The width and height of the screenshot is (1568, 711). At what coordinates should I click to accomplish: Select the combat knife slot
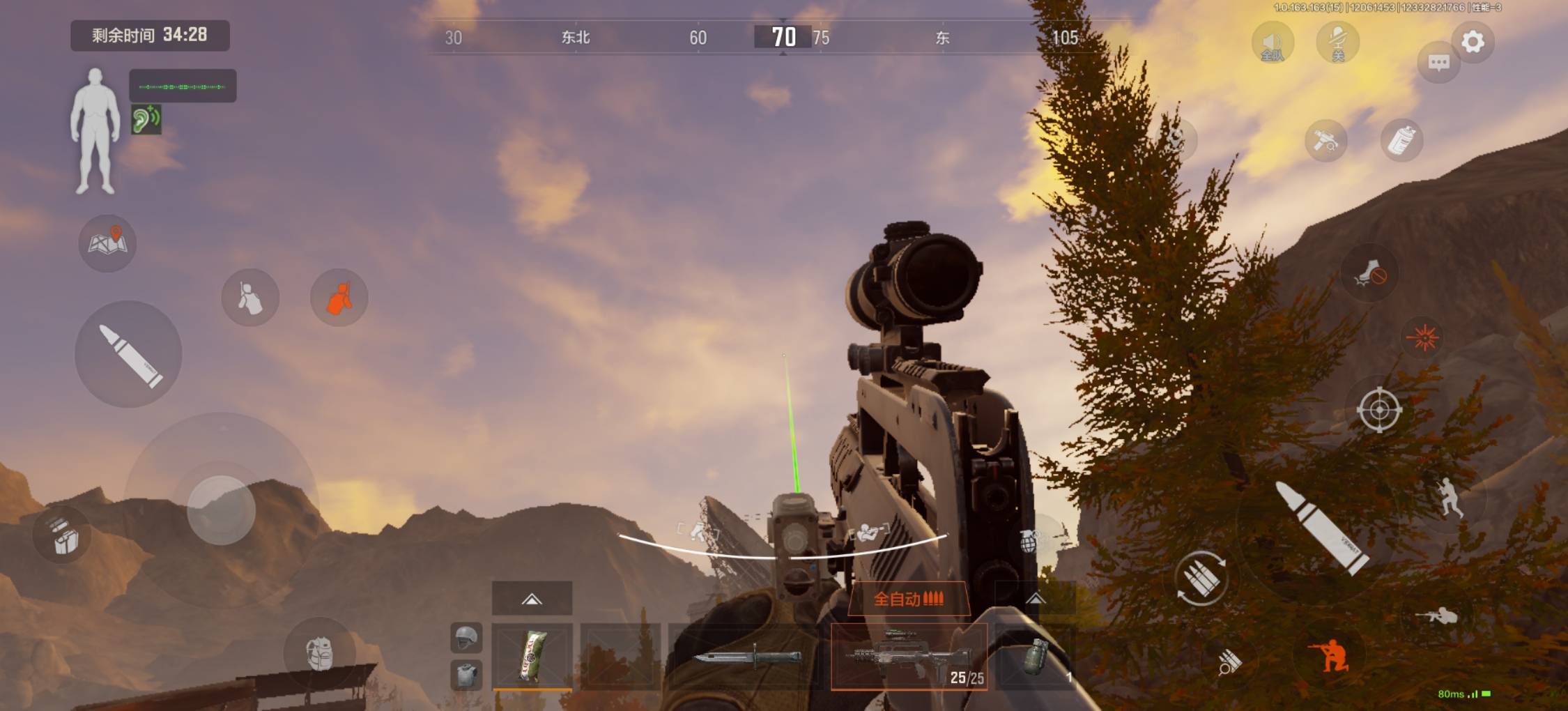748,657
